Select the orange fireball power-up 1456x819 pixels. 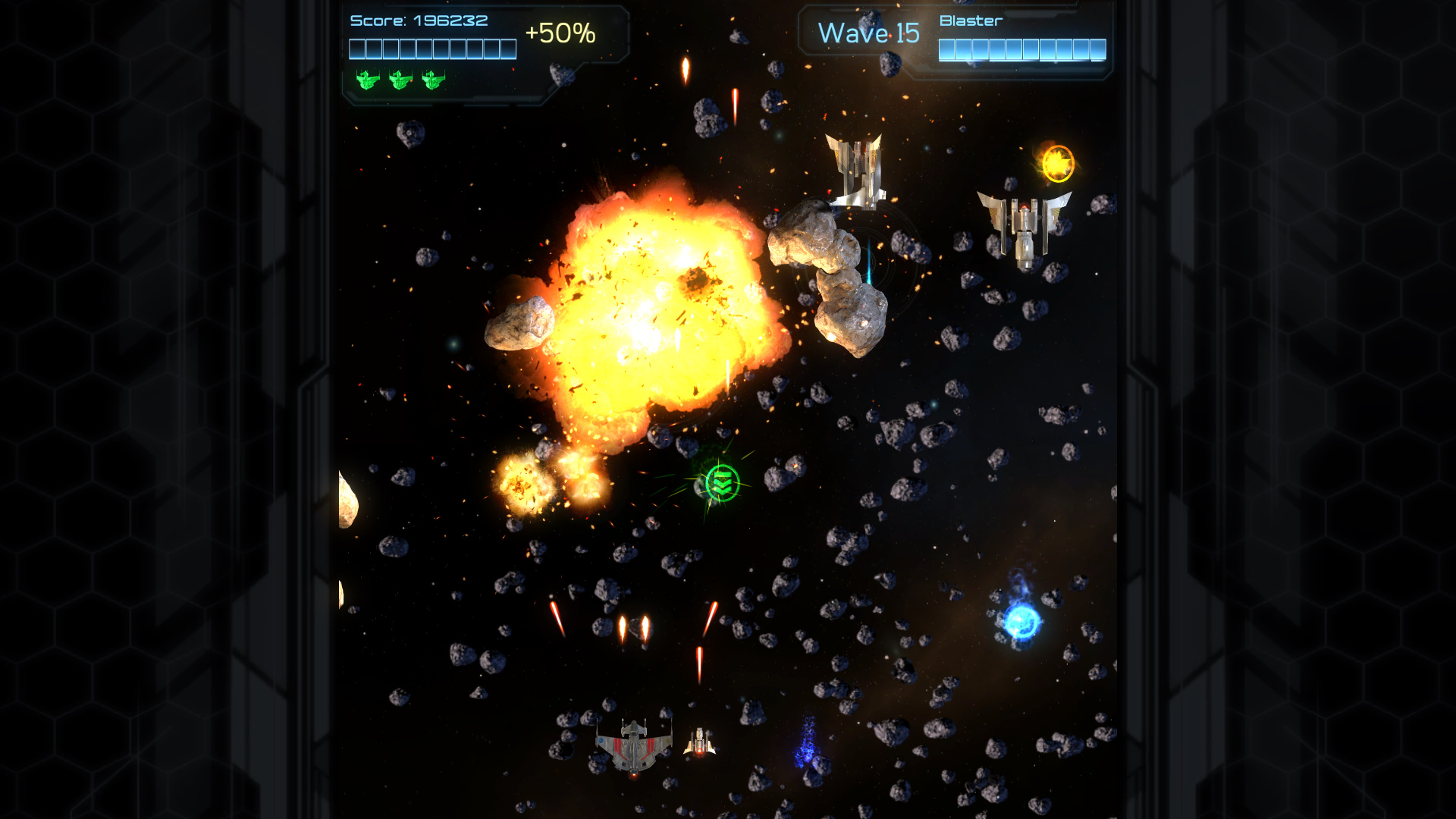[x=1057, y=162]
